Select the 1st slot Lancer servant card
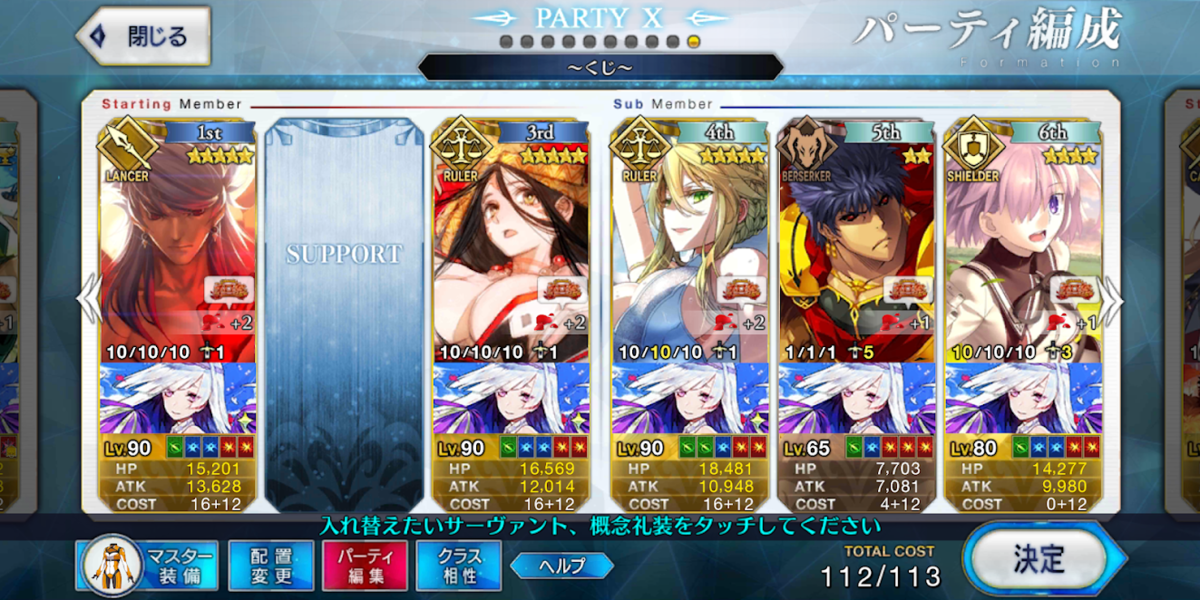This screenshot has width=1200, height=600. (178, 240)
